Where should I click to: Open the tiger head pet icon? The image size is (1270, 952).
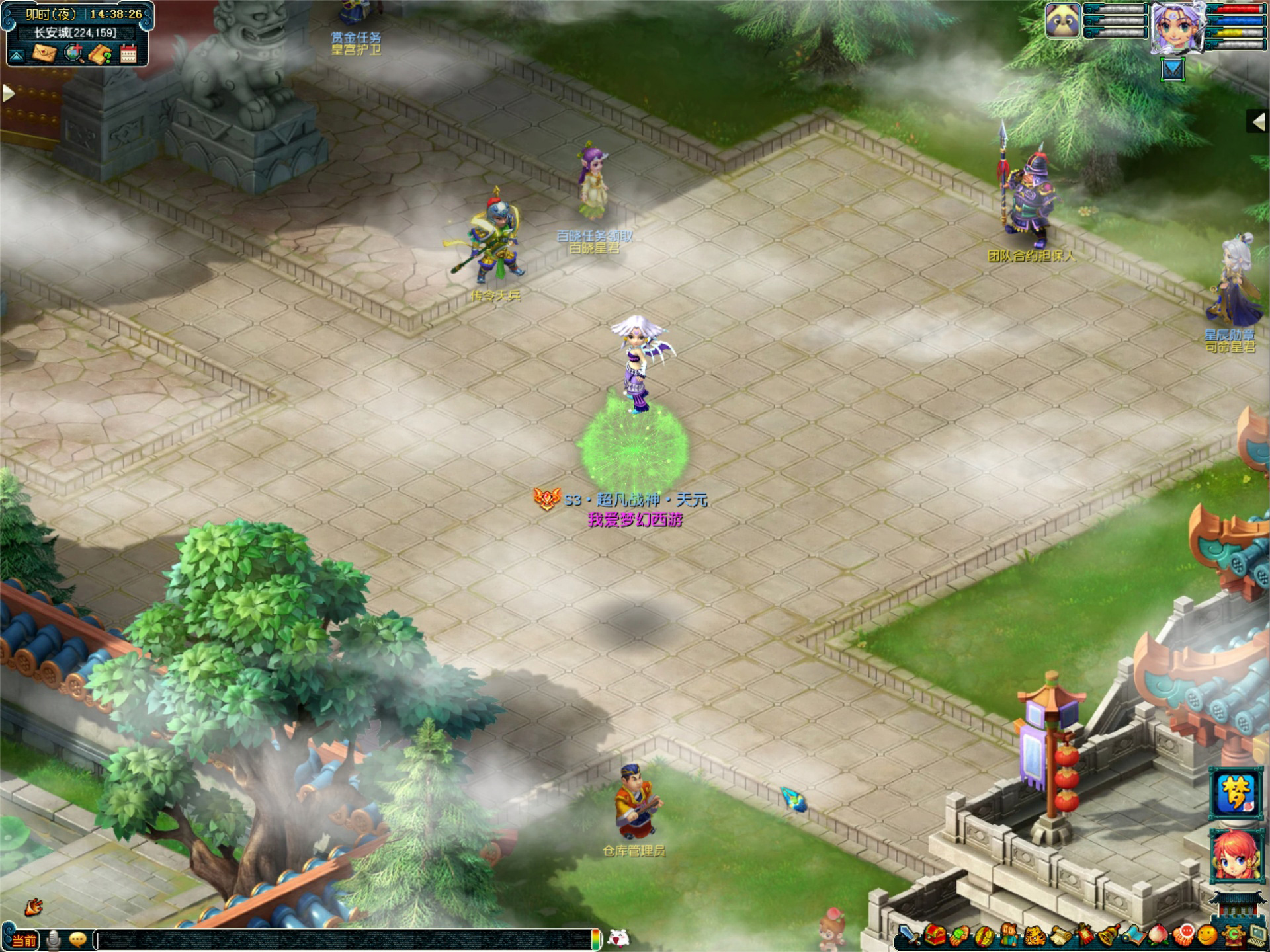(1034, 936)
